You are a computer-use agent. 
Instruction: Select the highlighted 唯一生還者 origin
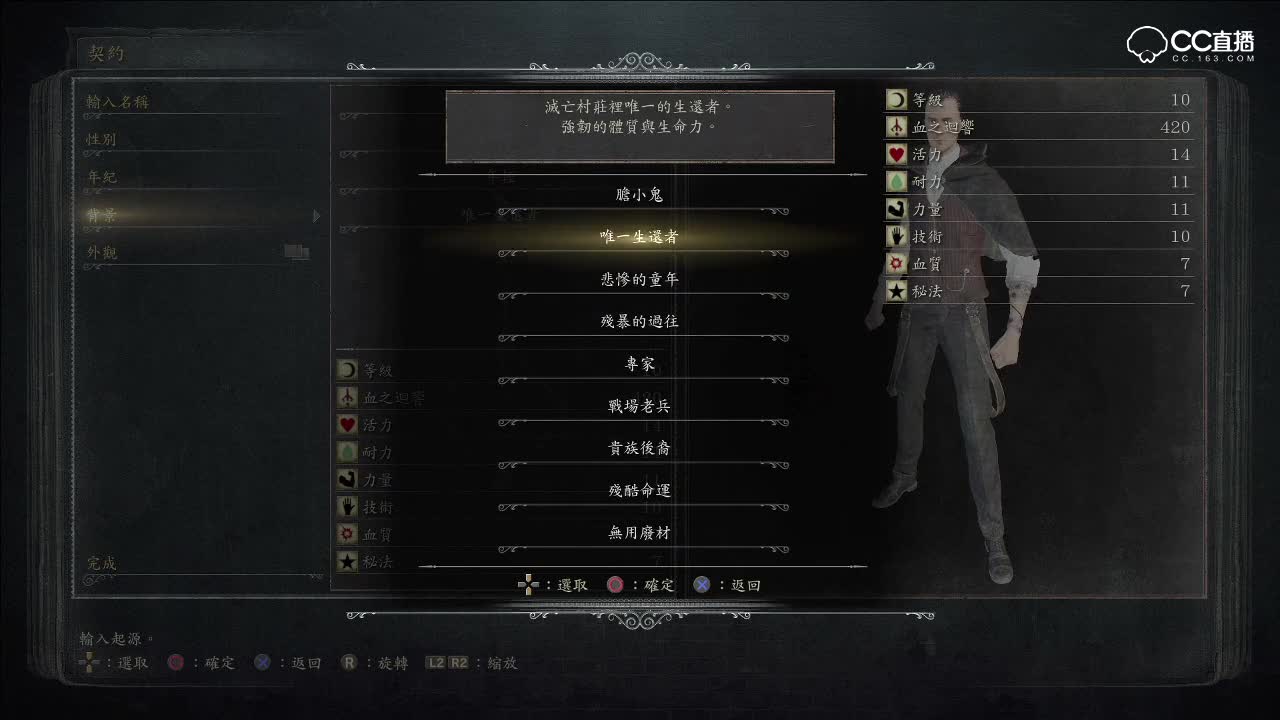[639, 238]
